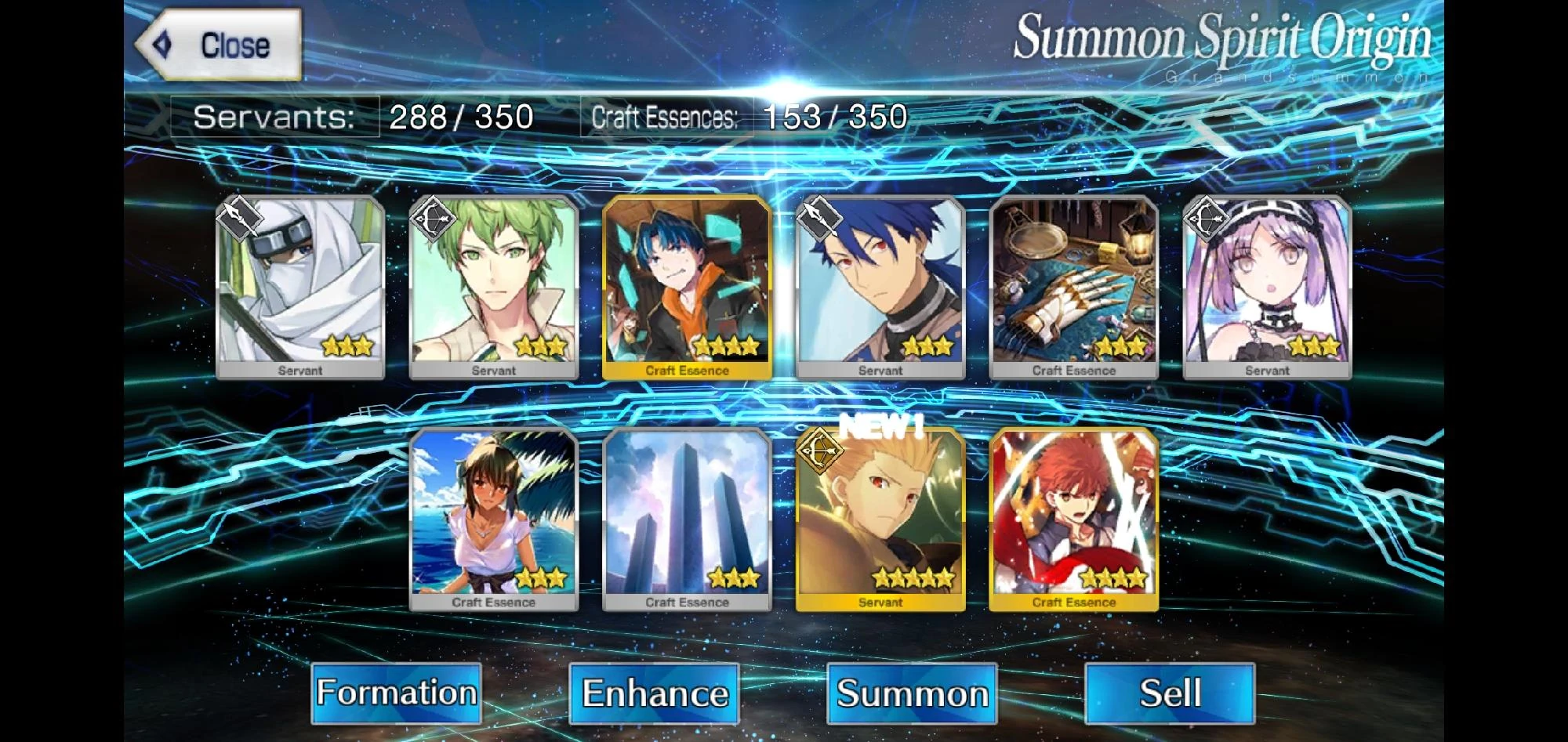Viewport: 1568px width, 742px height.
Task: Select the 4-star Craft Essence with blue-haired boy
Action: [686, 286]
